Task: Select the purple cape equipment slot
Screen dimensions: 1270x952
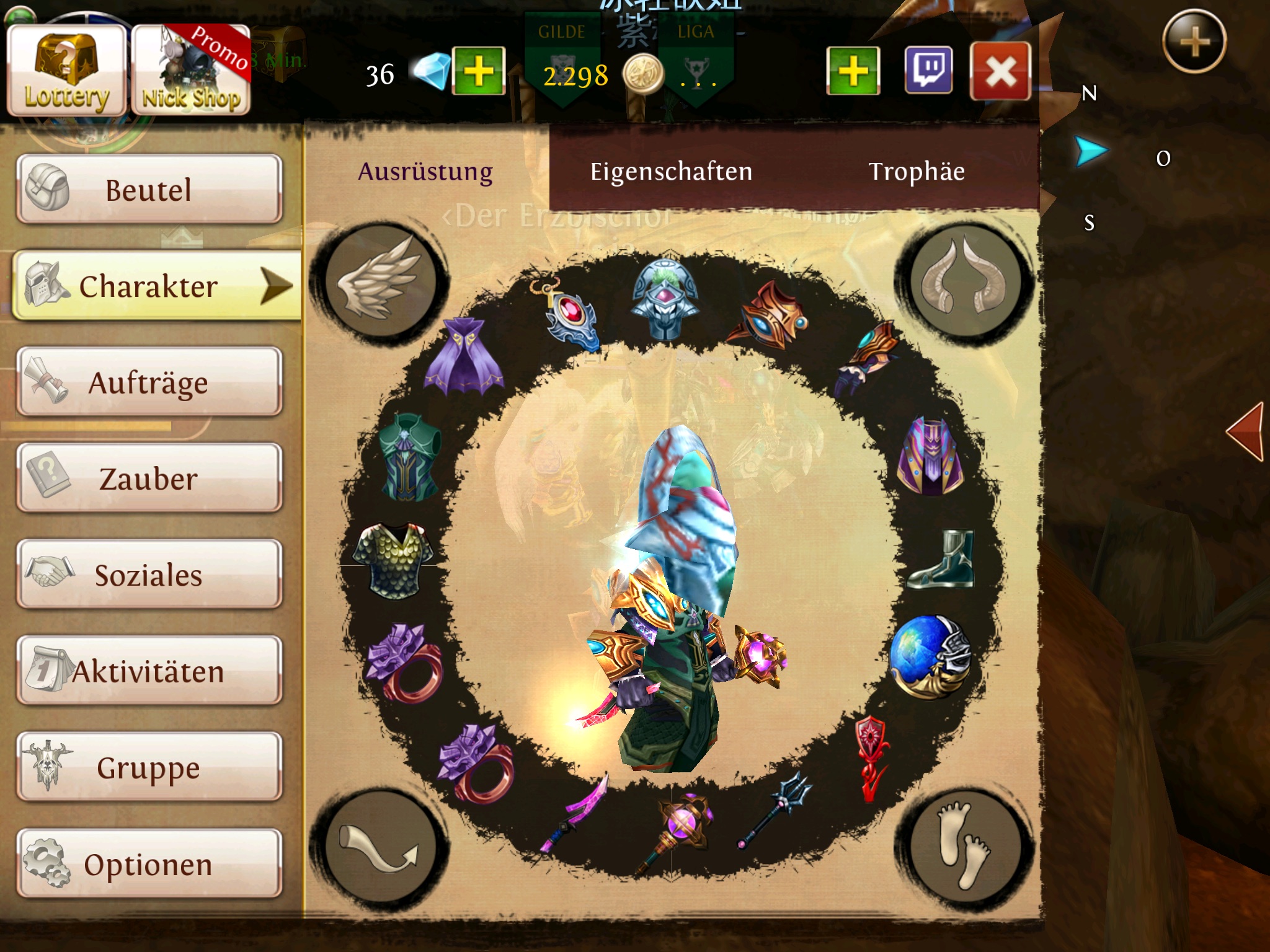Action: click(465, 356)
